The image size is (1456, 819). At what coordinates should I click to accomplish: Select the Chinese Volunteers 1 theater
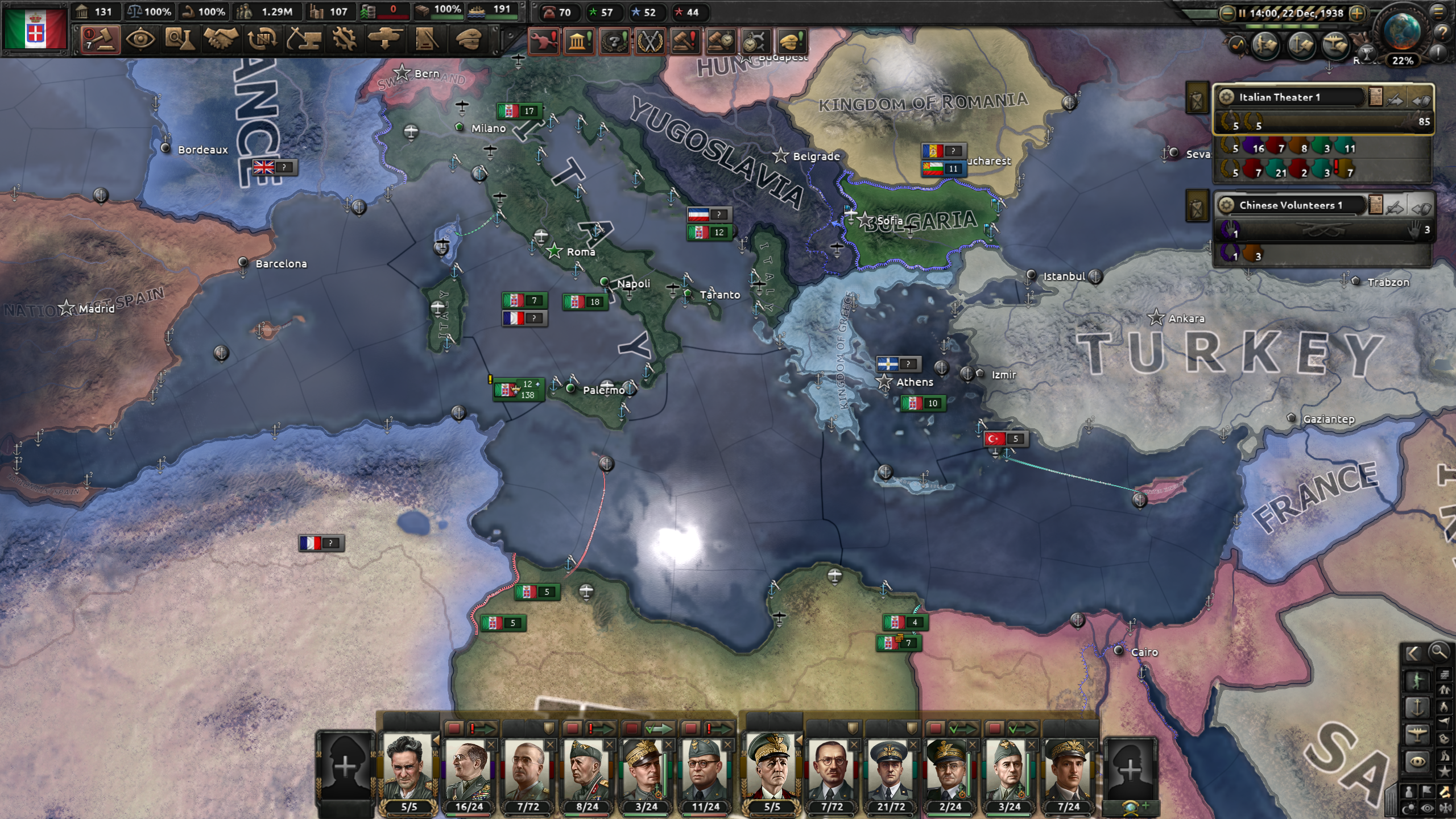click(x=1291, y=205)
